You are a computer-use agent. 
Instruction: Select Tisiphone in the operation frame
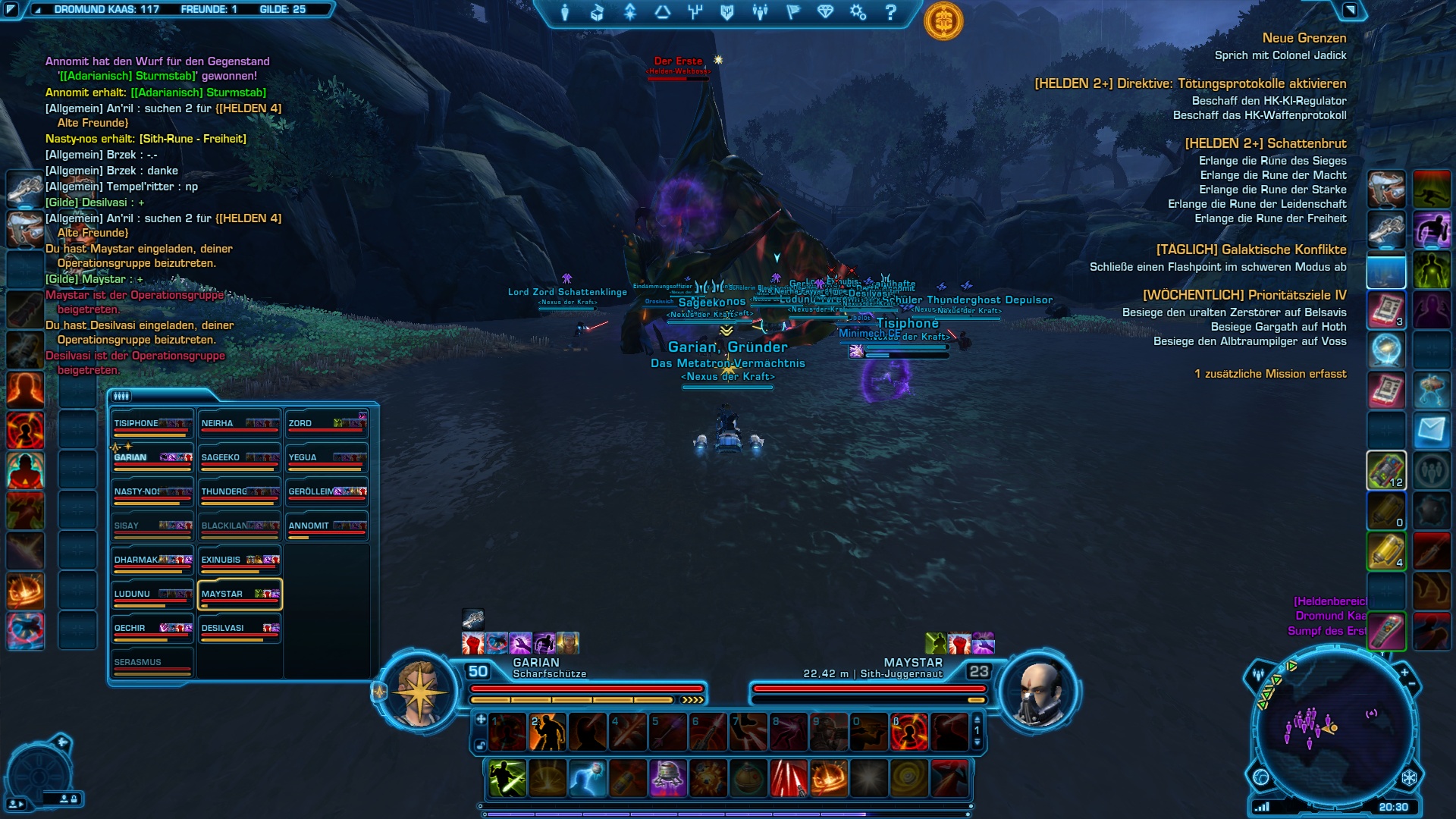(x=152, y=425)
